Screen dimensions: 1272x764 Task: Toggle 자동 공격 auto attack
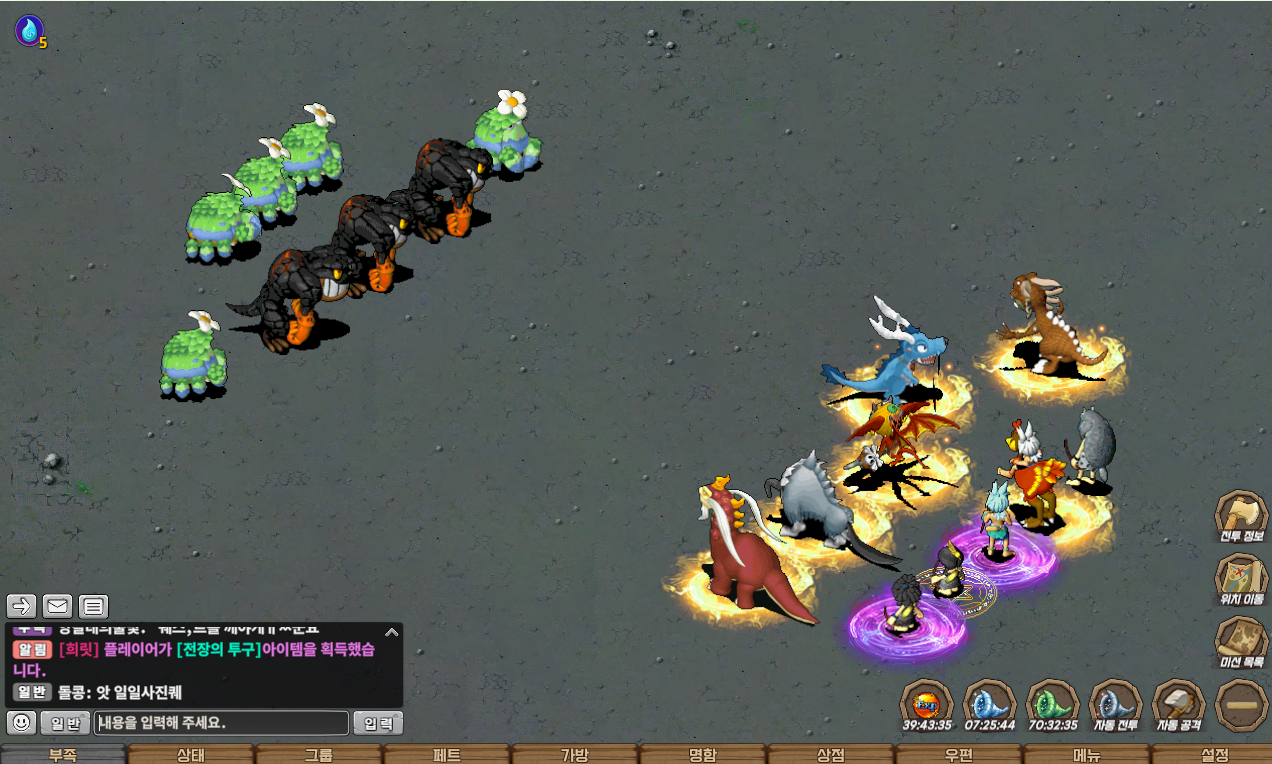click(1178, 704)
